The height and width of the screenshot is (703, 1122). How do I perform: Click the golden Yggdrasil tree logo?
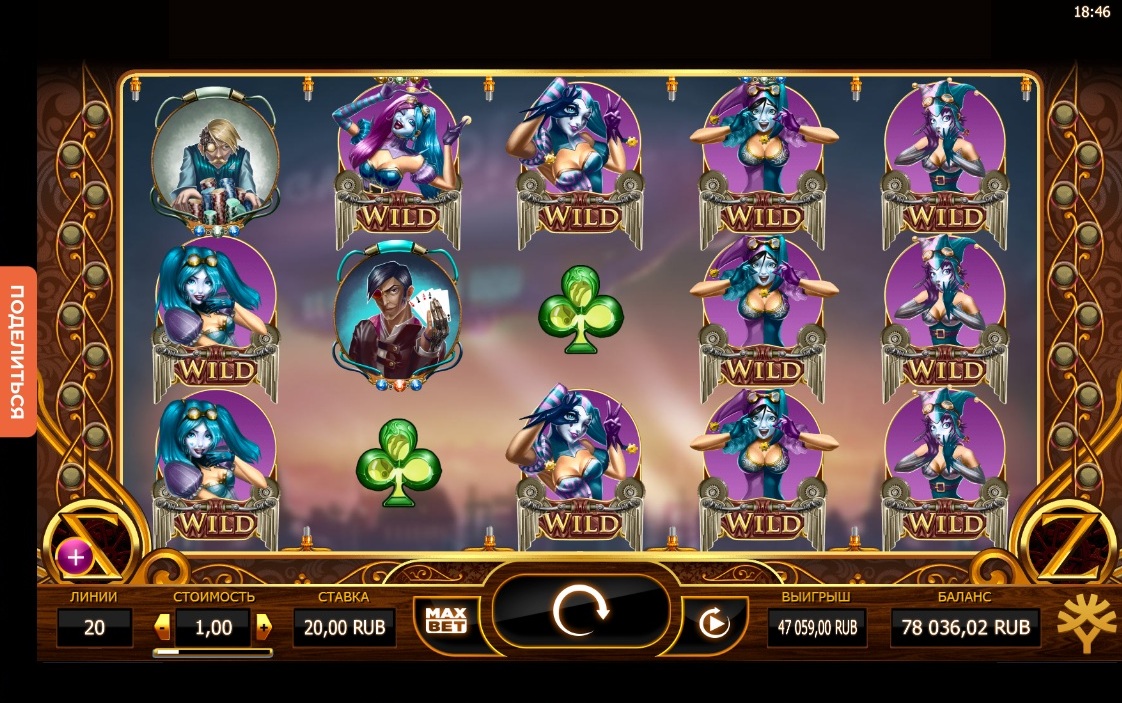[x=1086, y=622]
